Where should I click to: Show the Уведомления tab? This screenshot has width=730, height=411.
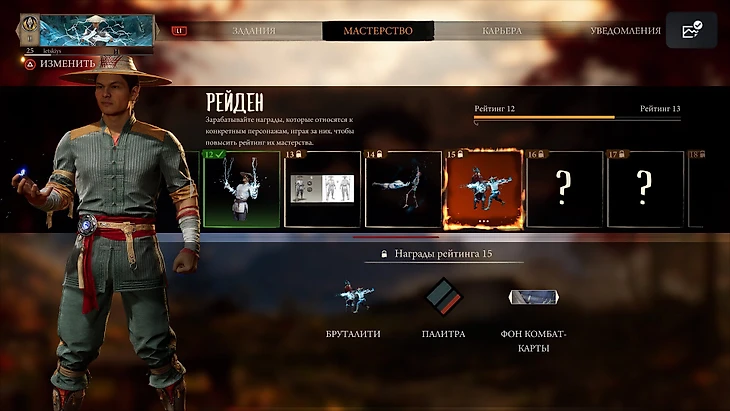625,31
